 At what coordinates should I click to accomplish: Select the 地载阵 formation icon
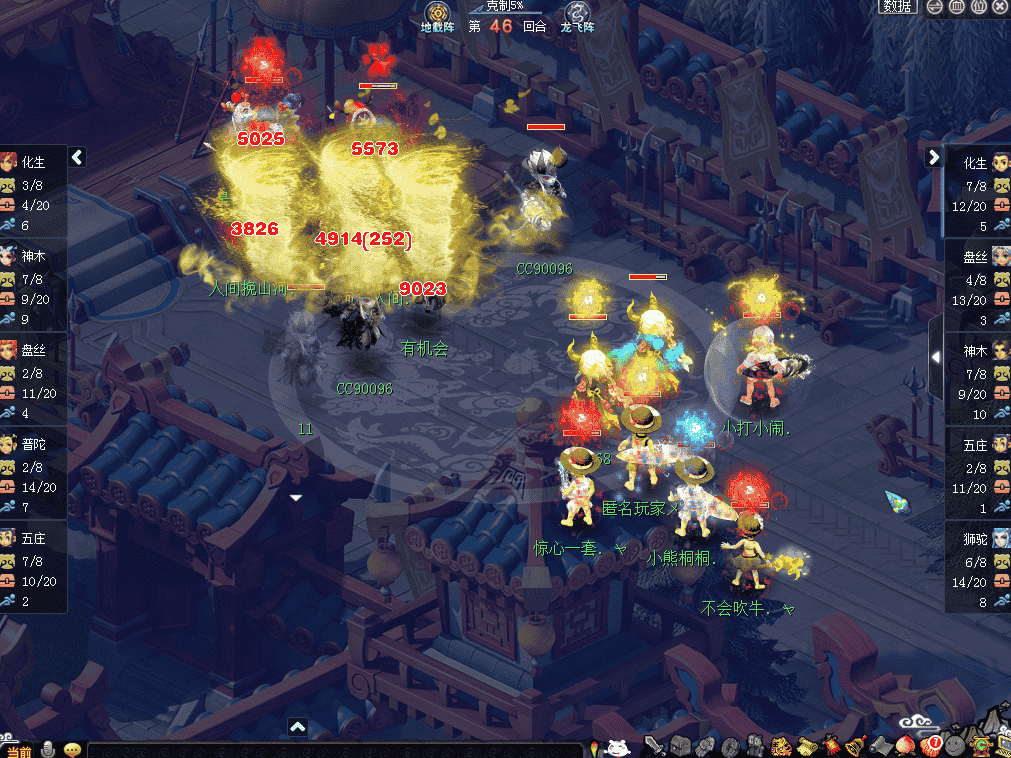(x=437, y=17)
